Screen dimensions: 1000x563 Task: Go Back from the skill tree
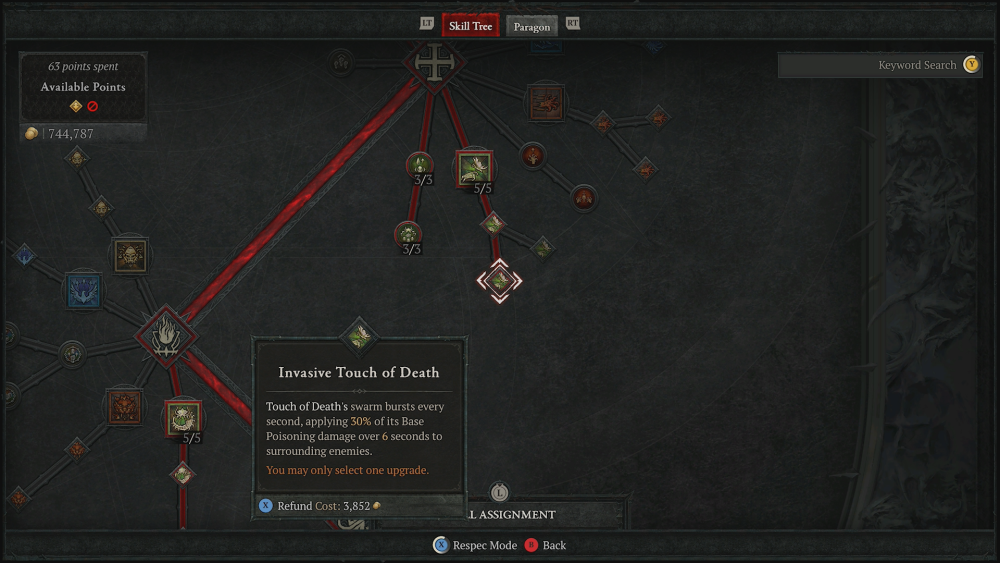(x=545, y=545)
